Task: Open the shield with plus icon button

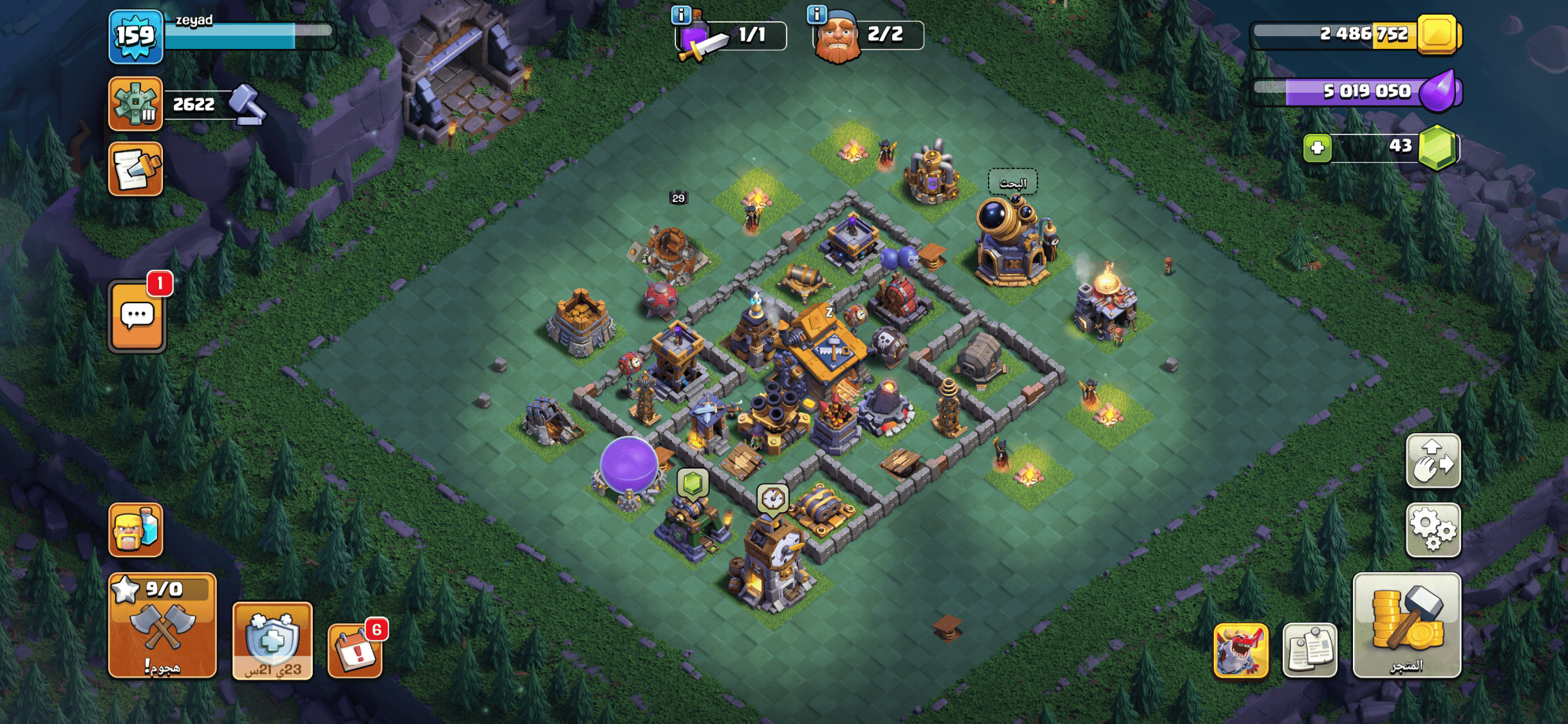Action: 272,640
